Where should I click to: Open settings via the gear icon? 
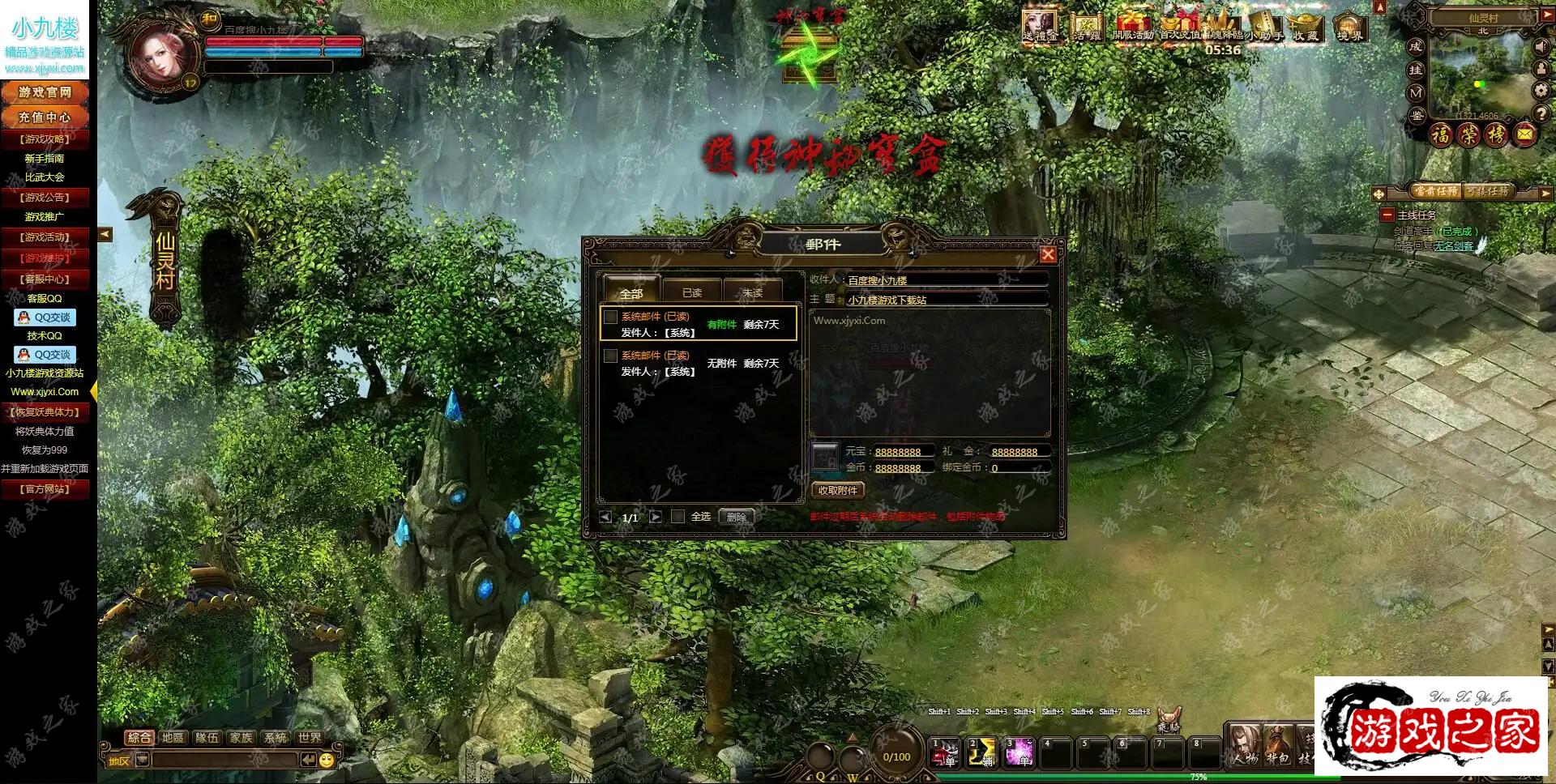coord(1541,91)
